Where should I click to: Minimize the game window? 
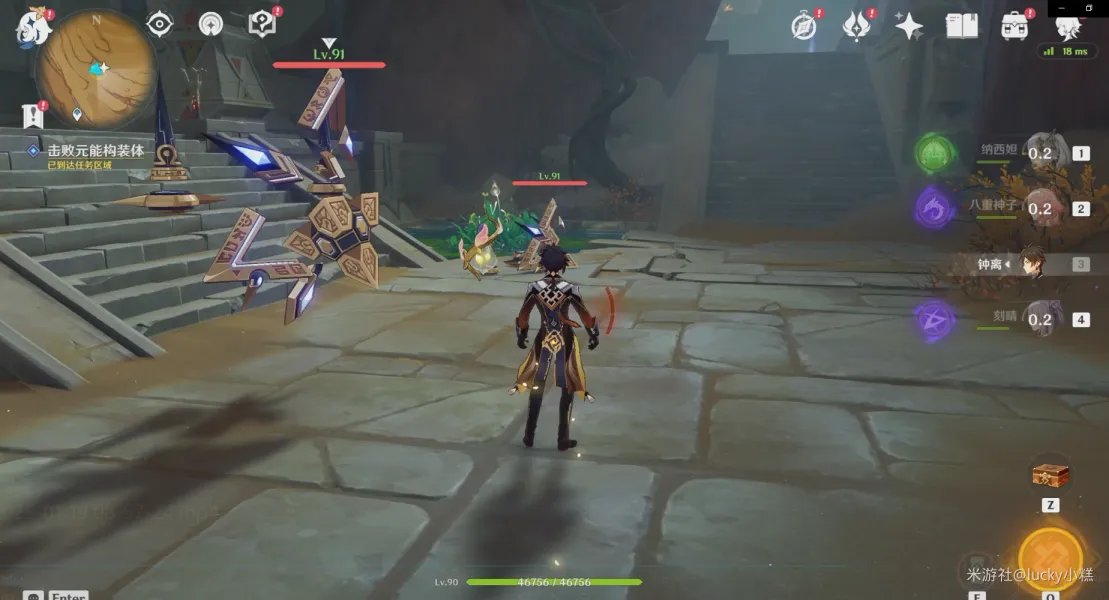pos(1061,7)
